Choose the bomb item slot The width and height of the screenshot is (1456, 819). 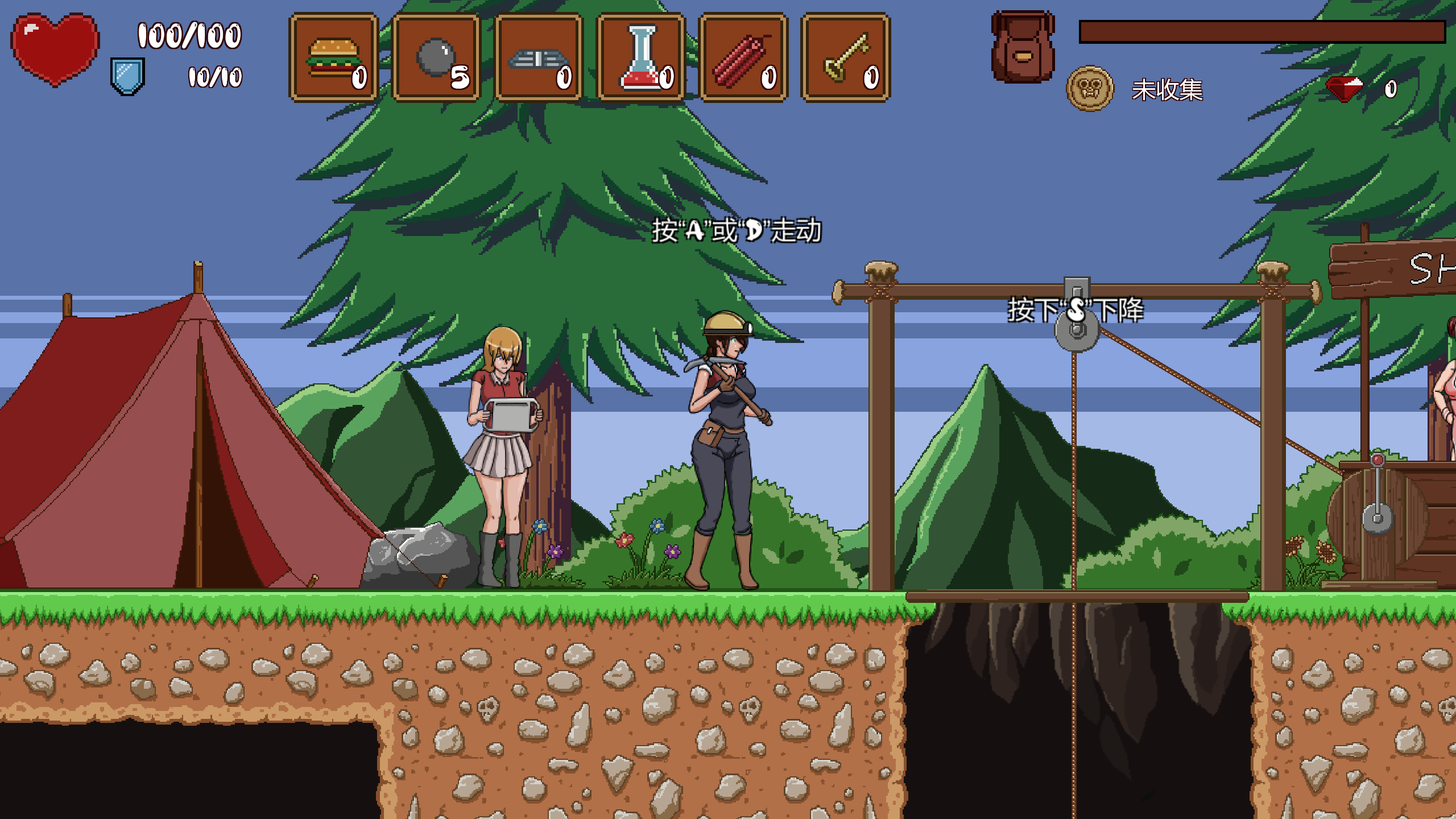(436, 57)
